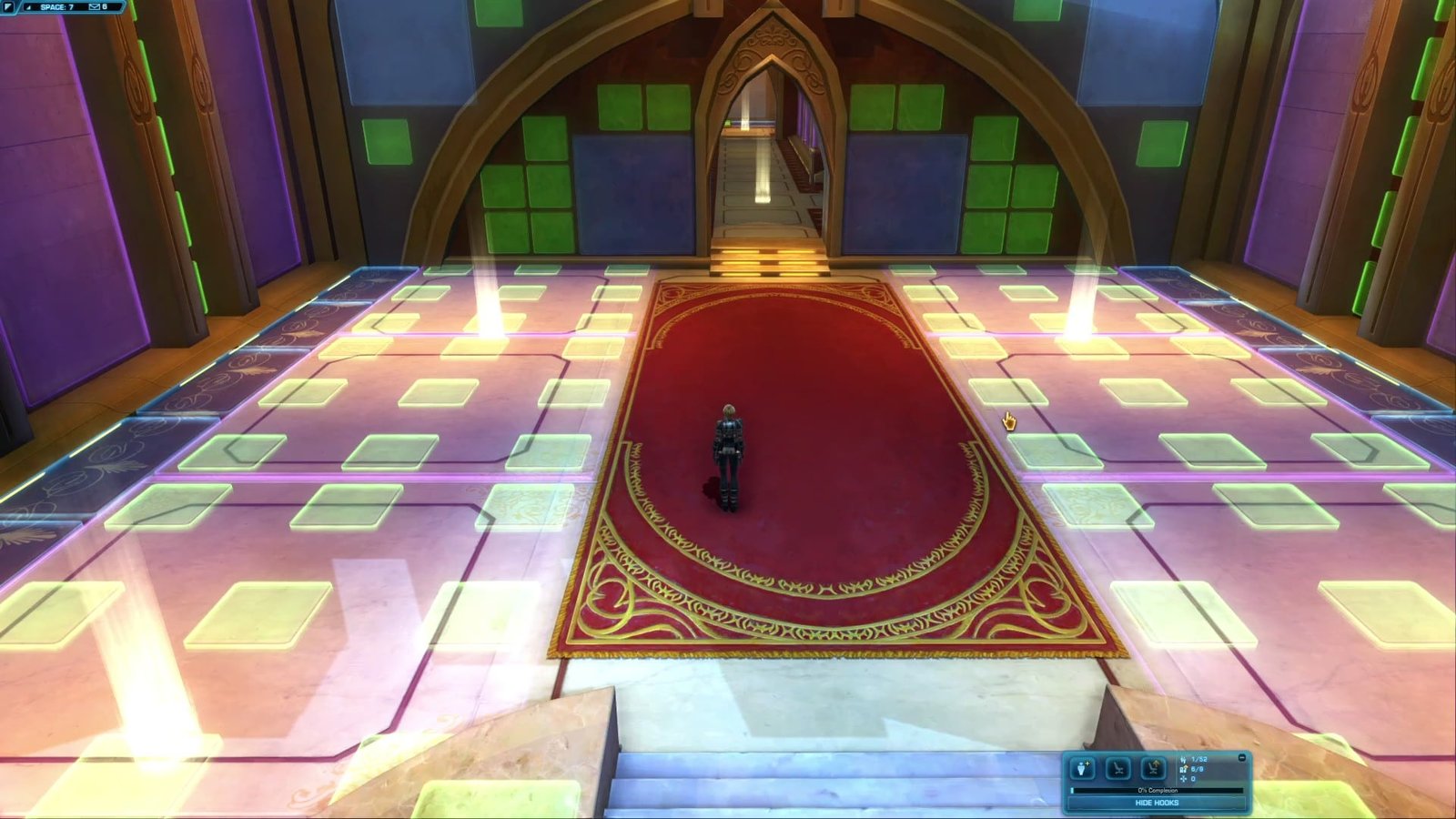Click the Hide Hooks button
The width and height of the screenshot is (1456, 819).
pyautogui.click(x=1157, y=803)
